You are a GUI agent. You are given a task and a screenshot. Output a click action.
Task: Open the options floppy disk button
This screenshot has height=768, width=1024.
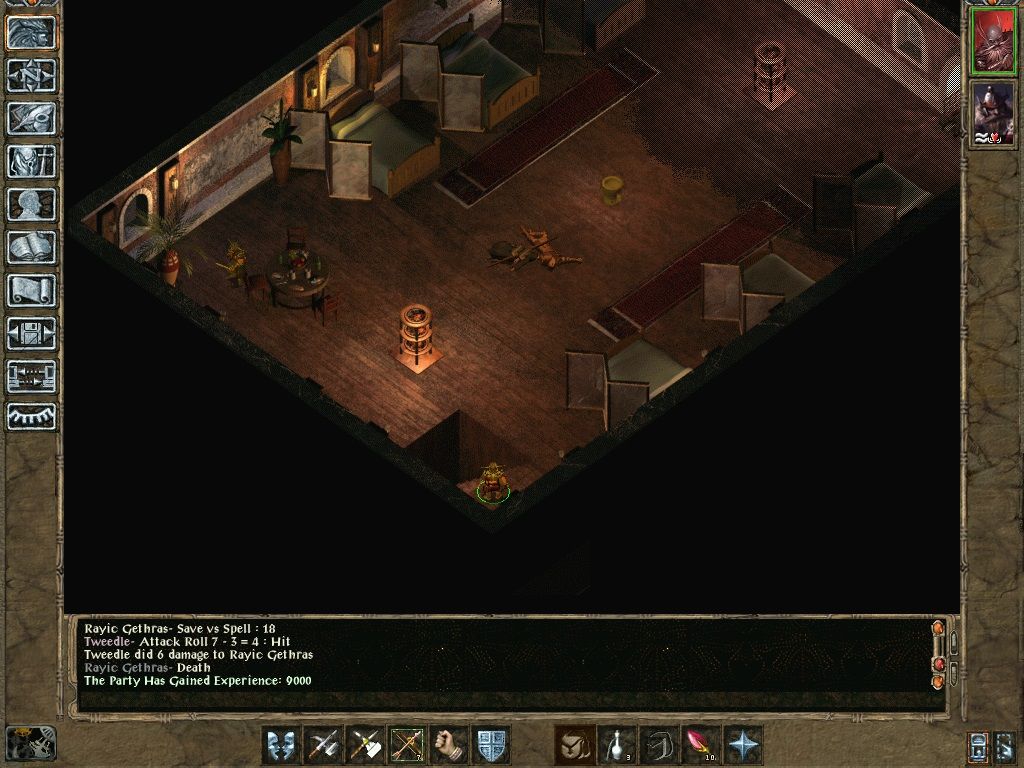tap(31, 333)
